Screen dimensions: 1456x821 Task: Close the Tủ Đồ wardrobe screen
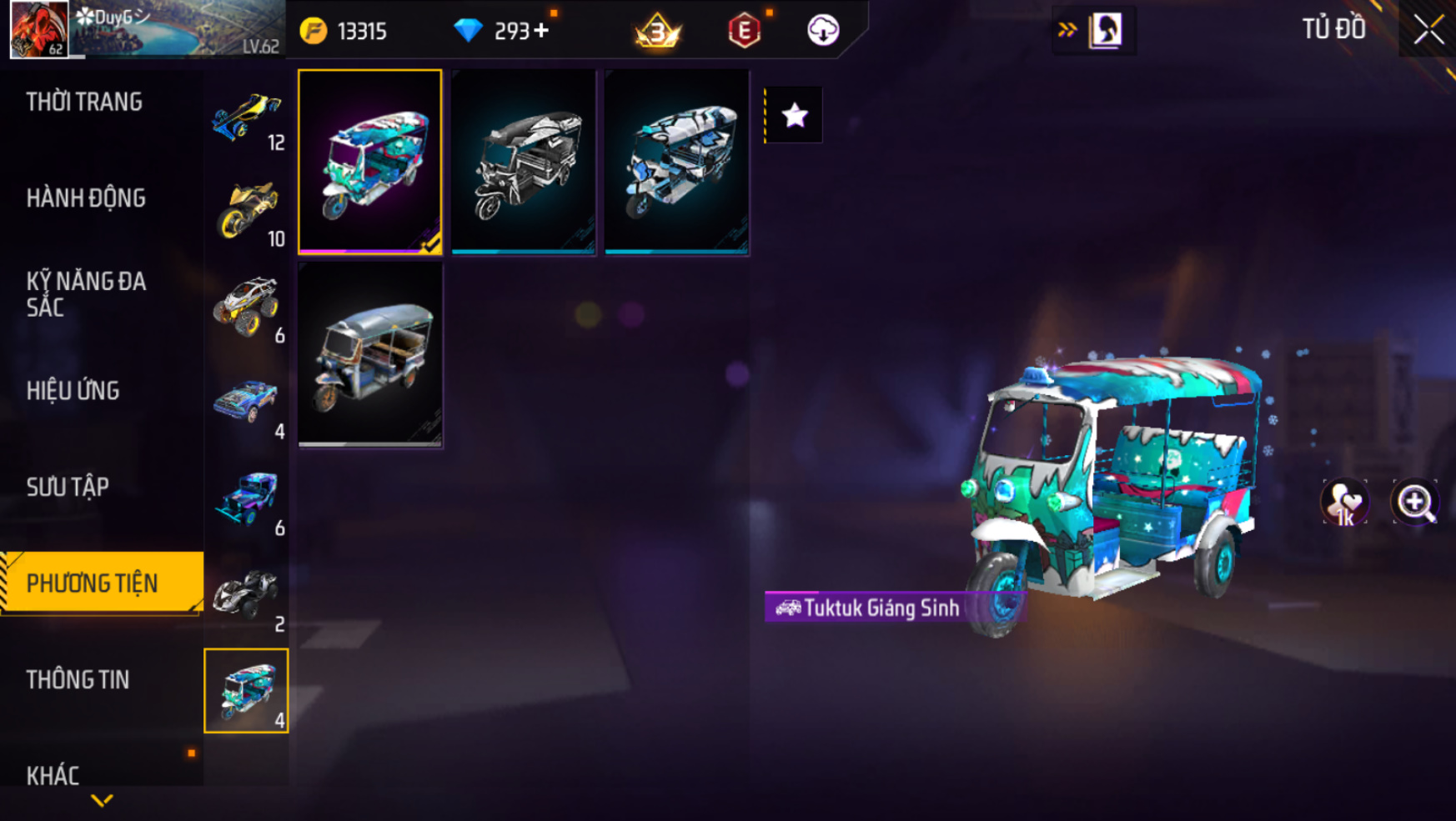pos(1428,30)
